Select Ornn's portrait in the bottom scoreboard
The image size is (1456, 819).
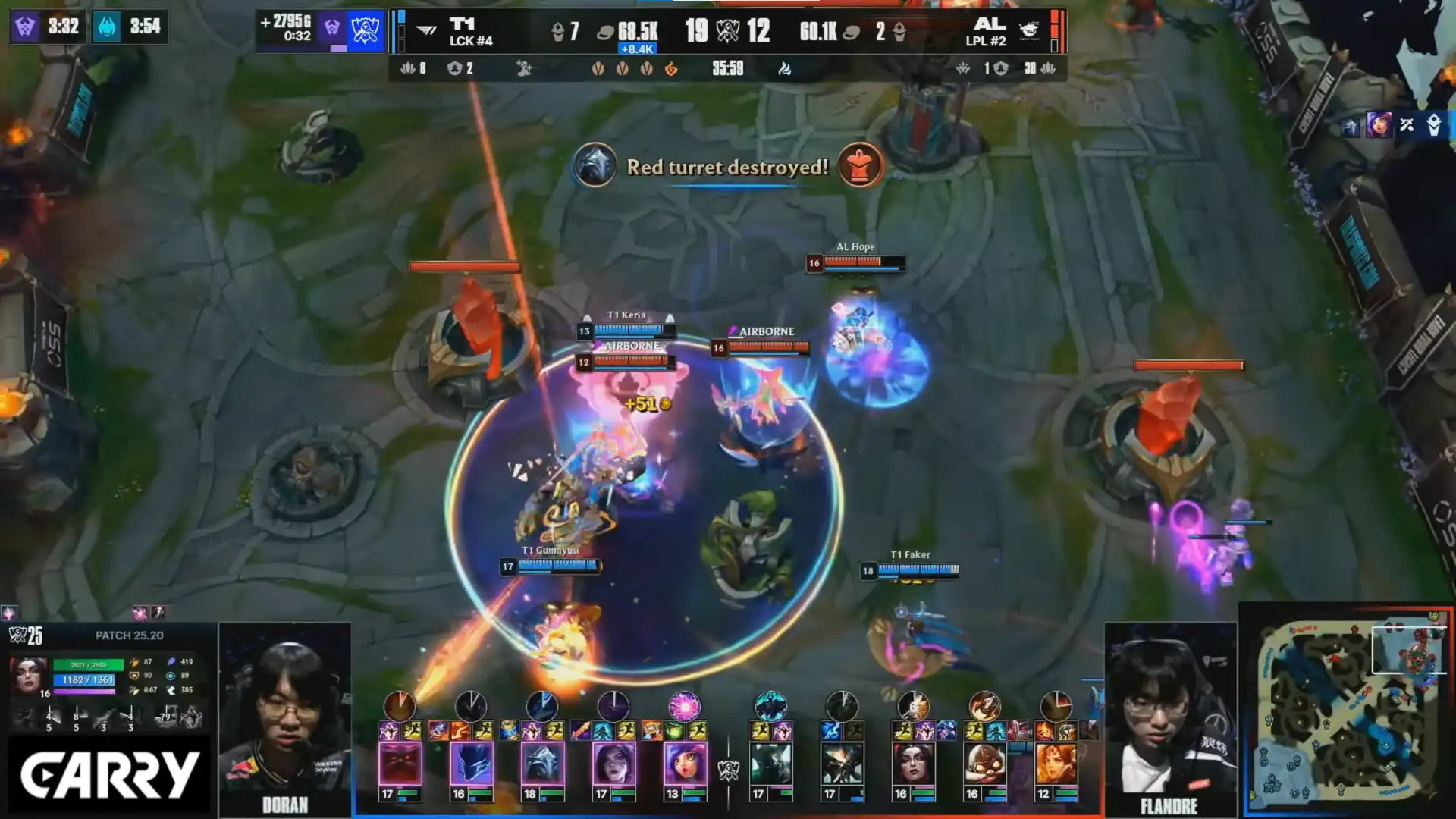tap(400, 764)
